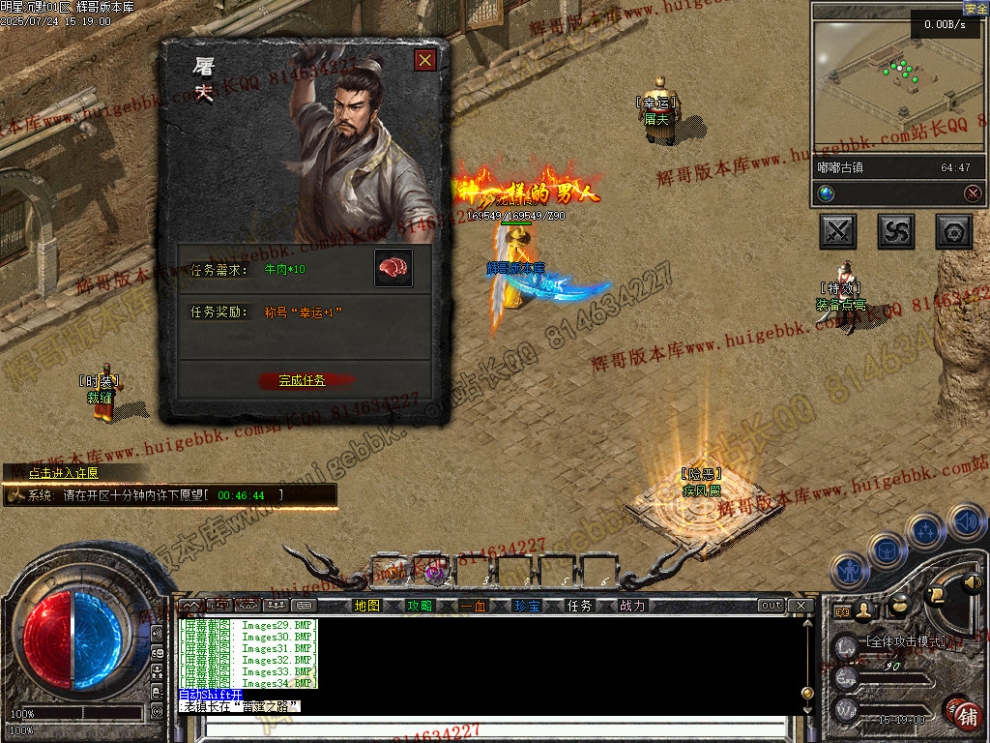Select the beef item requirement icon
The width and height of the screenshot is (990, 743).
(x=393, y=269)
